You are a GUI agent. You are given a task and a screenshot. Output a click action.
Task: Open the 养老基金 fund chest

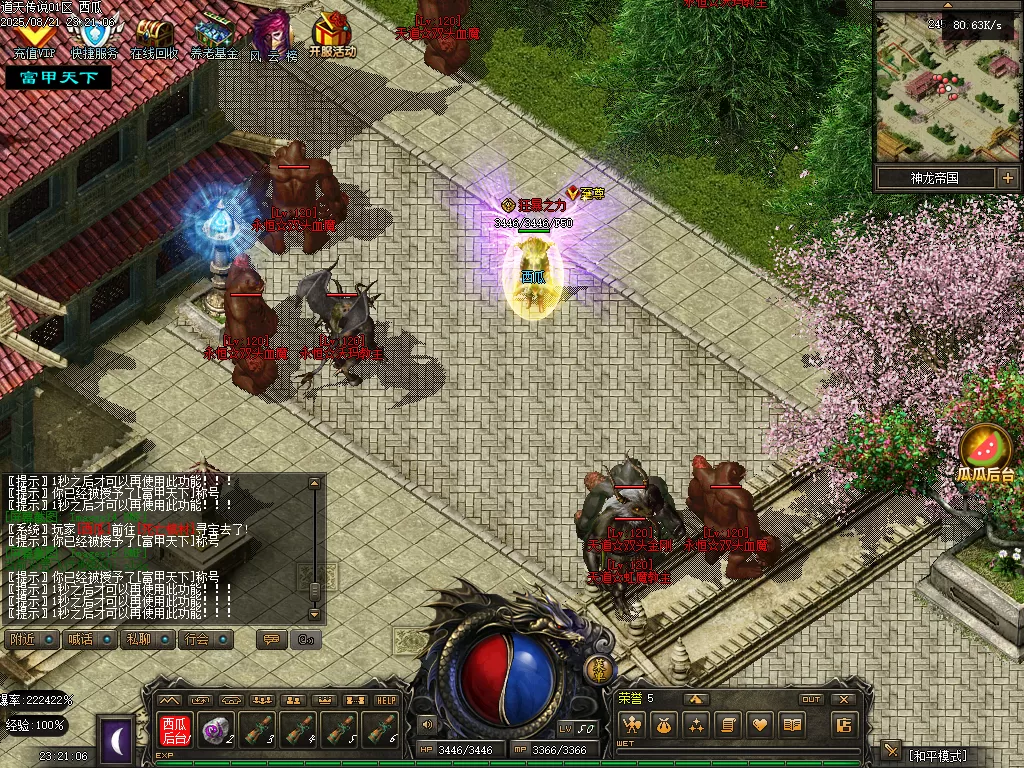pyautogui.click(x=214, y=35)
